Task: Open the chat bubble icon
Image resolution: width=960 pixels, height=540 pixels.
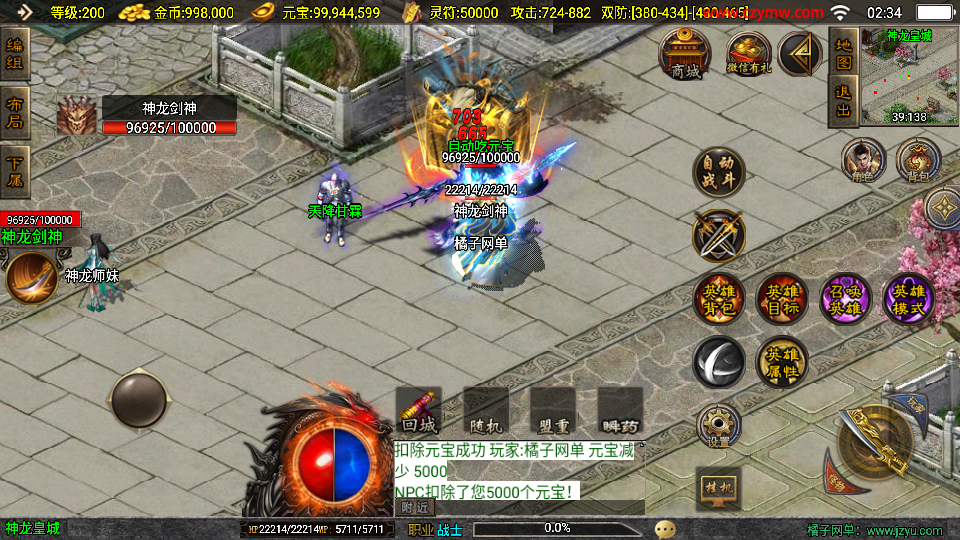Action: tap(665, 528)
